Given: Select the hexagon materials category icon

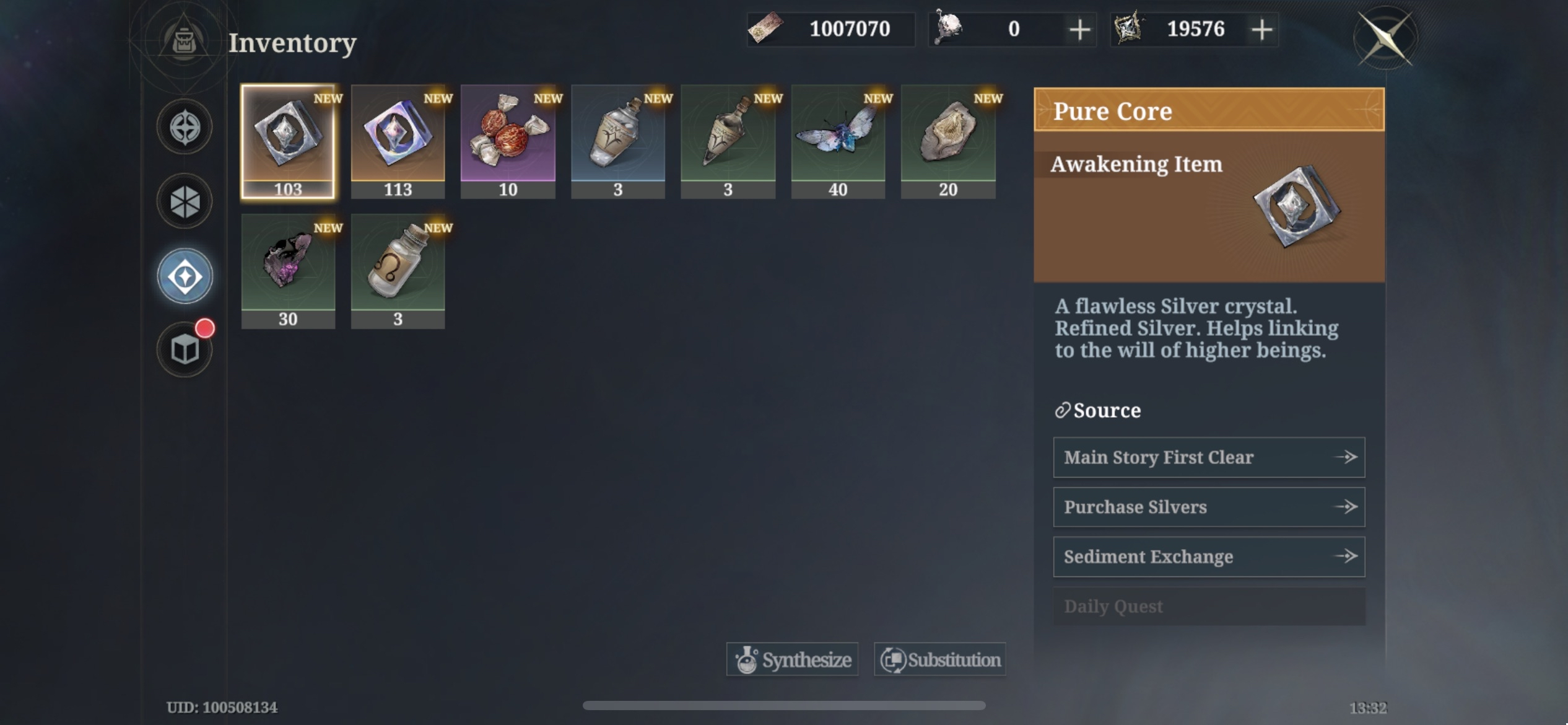Looking at the screenshot, I should (184, 201).
